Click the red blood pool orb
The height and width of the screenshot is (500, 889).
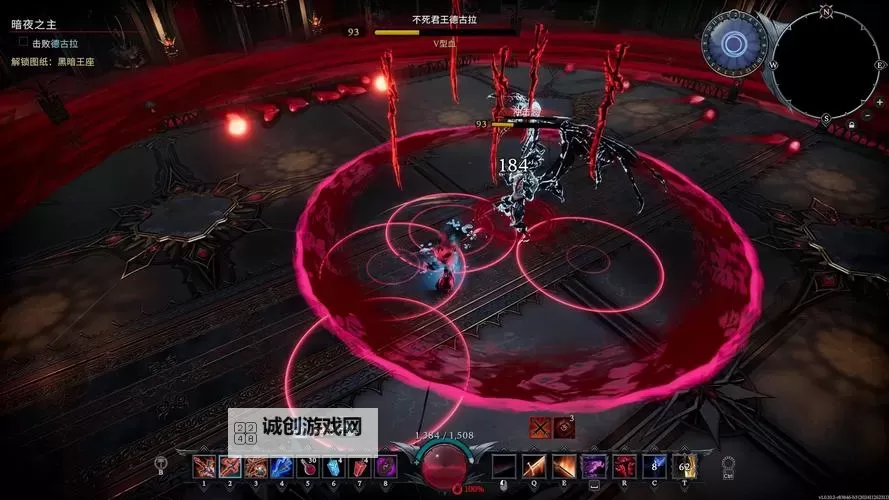442,465
